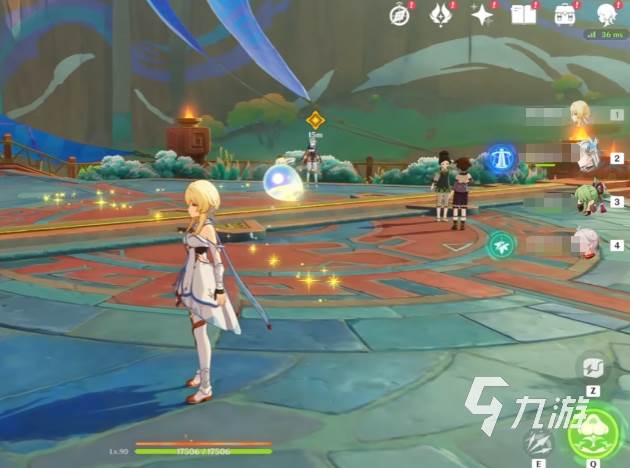Image resolution: width=630 pixels, height=468 pixels.
Task: Switch to the green-haired party member in slot 3
Action: point(587,198)
